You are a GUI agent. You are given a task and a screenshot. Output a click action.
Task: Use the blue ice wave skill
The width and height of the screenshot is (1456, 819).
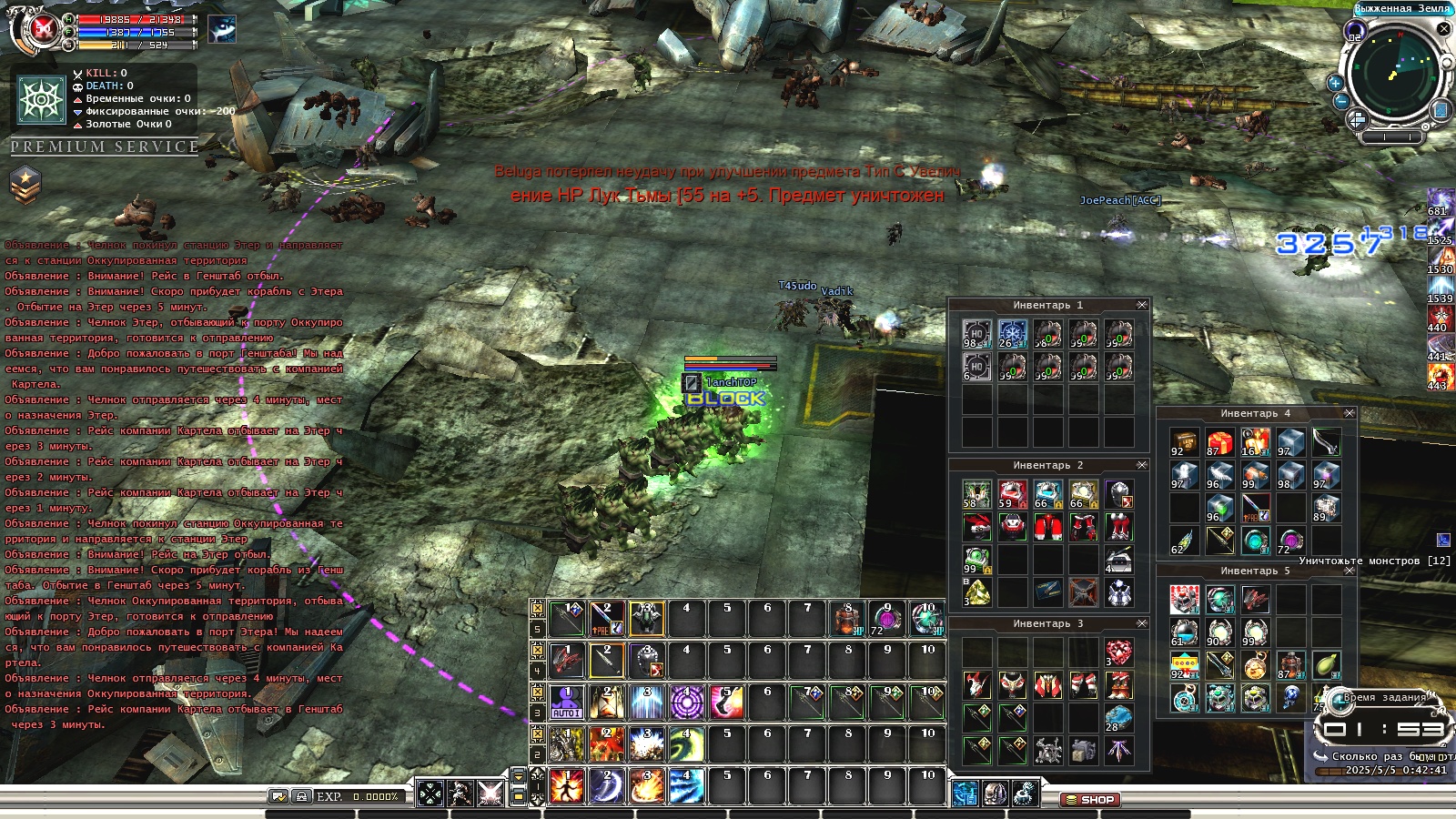686,786
